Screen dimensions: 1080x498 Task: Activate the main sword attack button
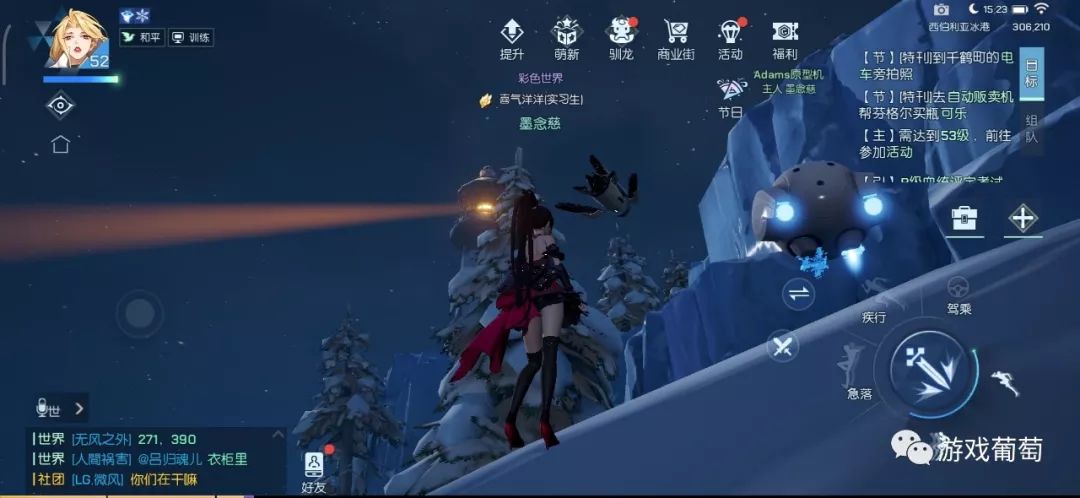click(x=925, y=368)
